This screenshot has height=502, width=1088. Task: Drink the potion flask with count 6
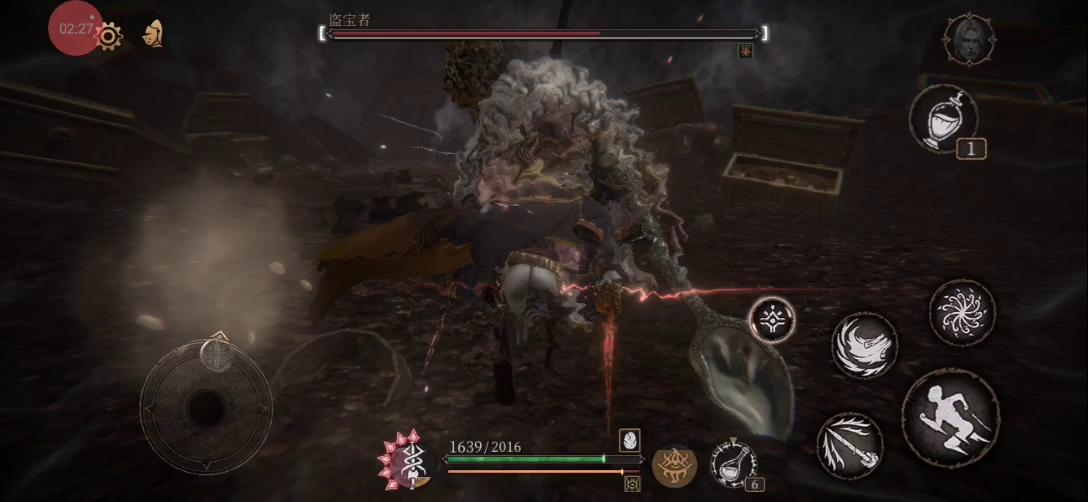coord(733,464)
